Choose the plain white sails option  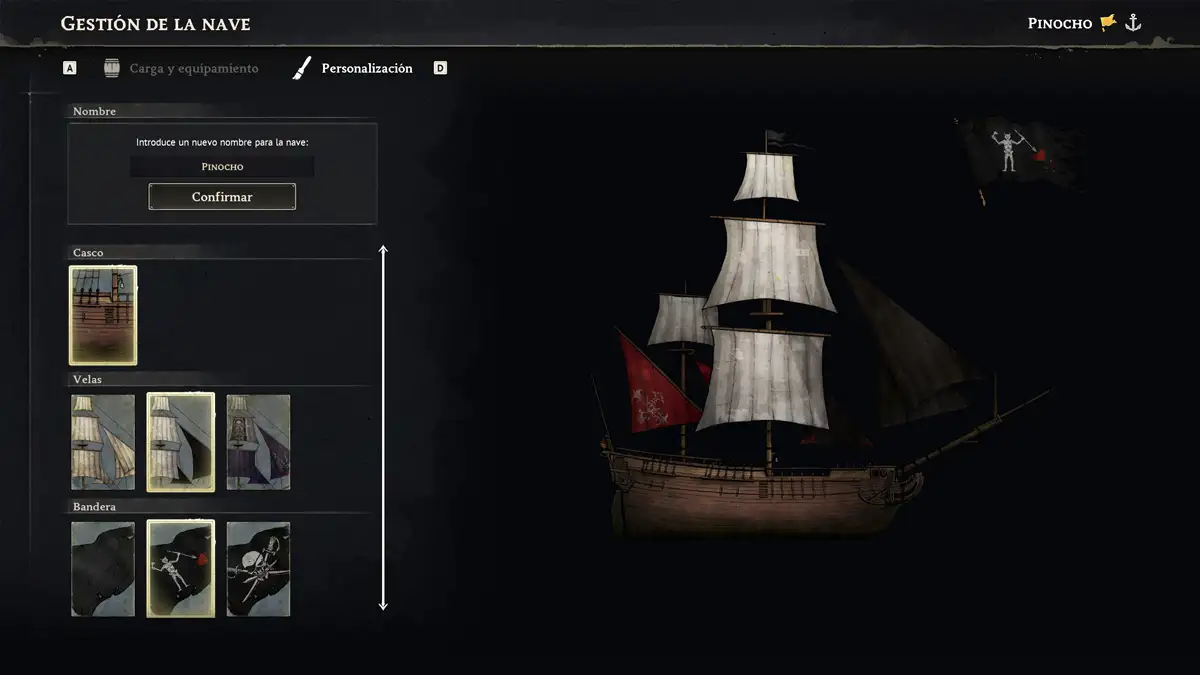pos(103,441)
